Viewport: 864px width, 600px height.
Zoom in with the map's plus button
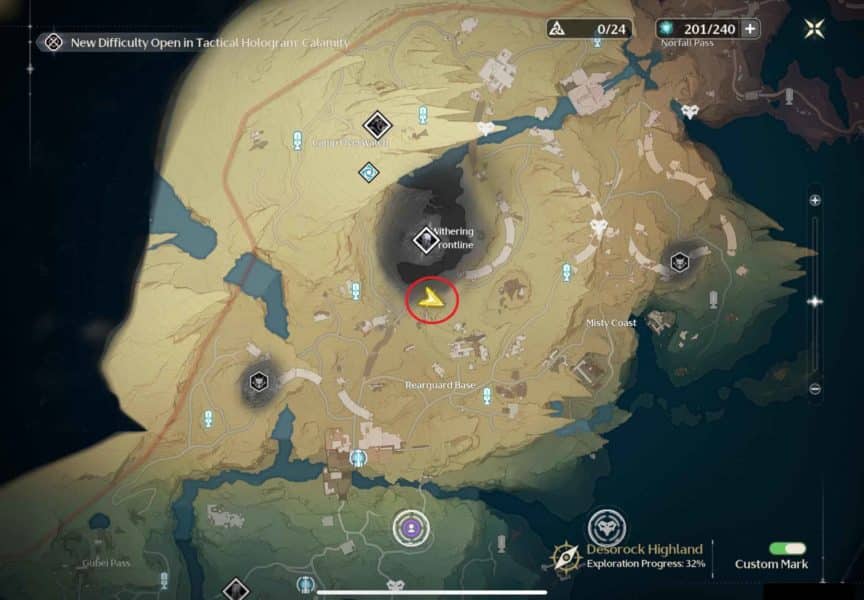[815, 201]
